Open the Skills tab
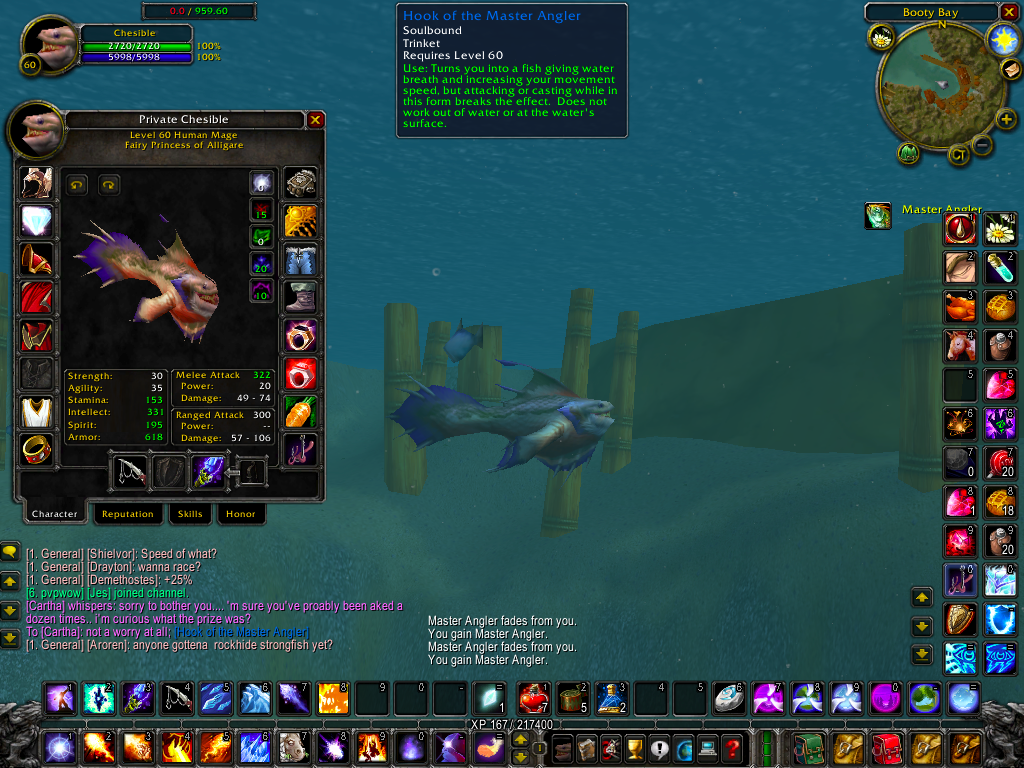The image size is (1024, 768). point(190,514)
